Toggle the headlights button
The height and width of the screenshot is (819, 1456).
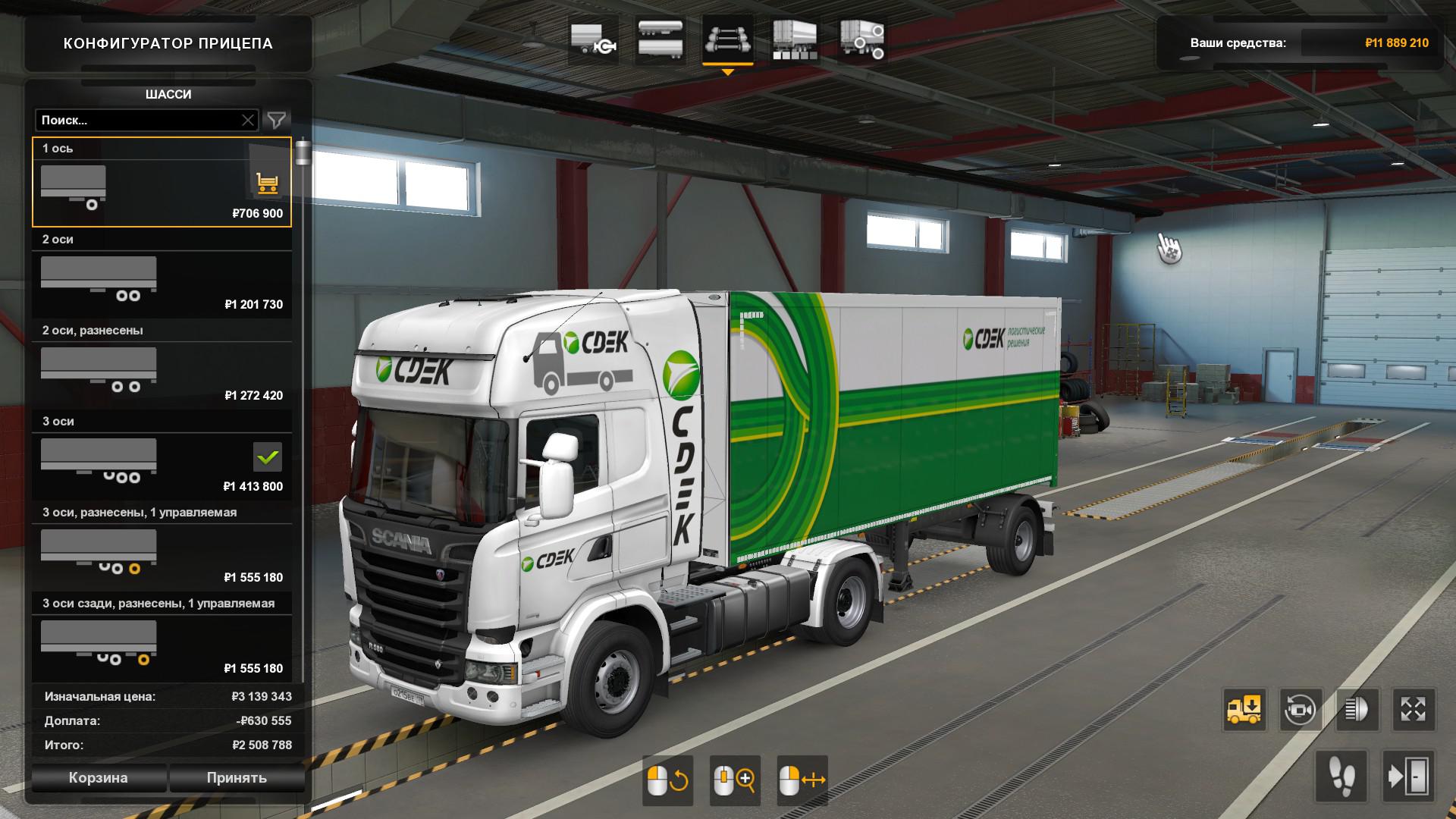click(1357, 710)
